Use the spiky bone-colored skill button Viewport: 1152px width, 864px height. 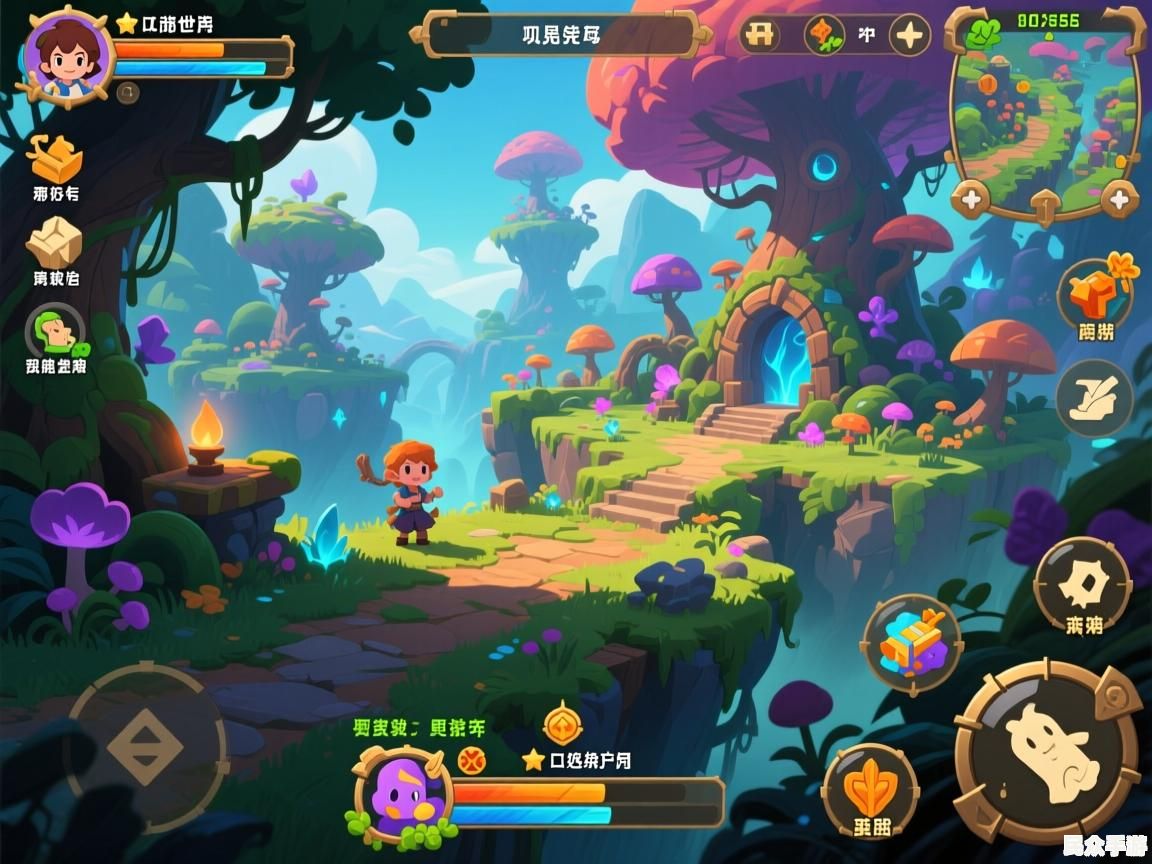1082,585
